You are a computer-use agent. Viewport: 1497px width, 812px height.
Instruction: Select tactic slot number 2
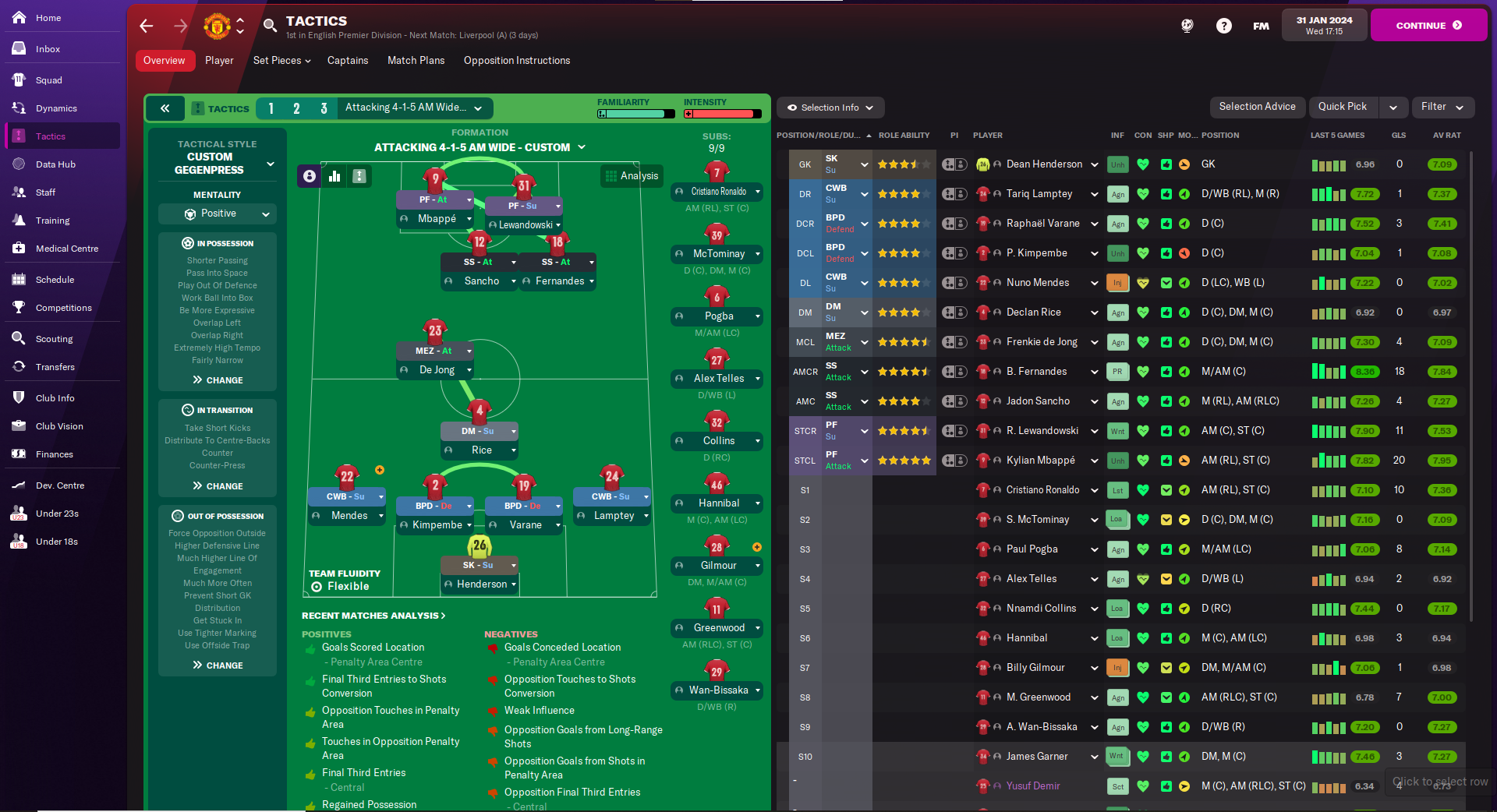(296, 108)
